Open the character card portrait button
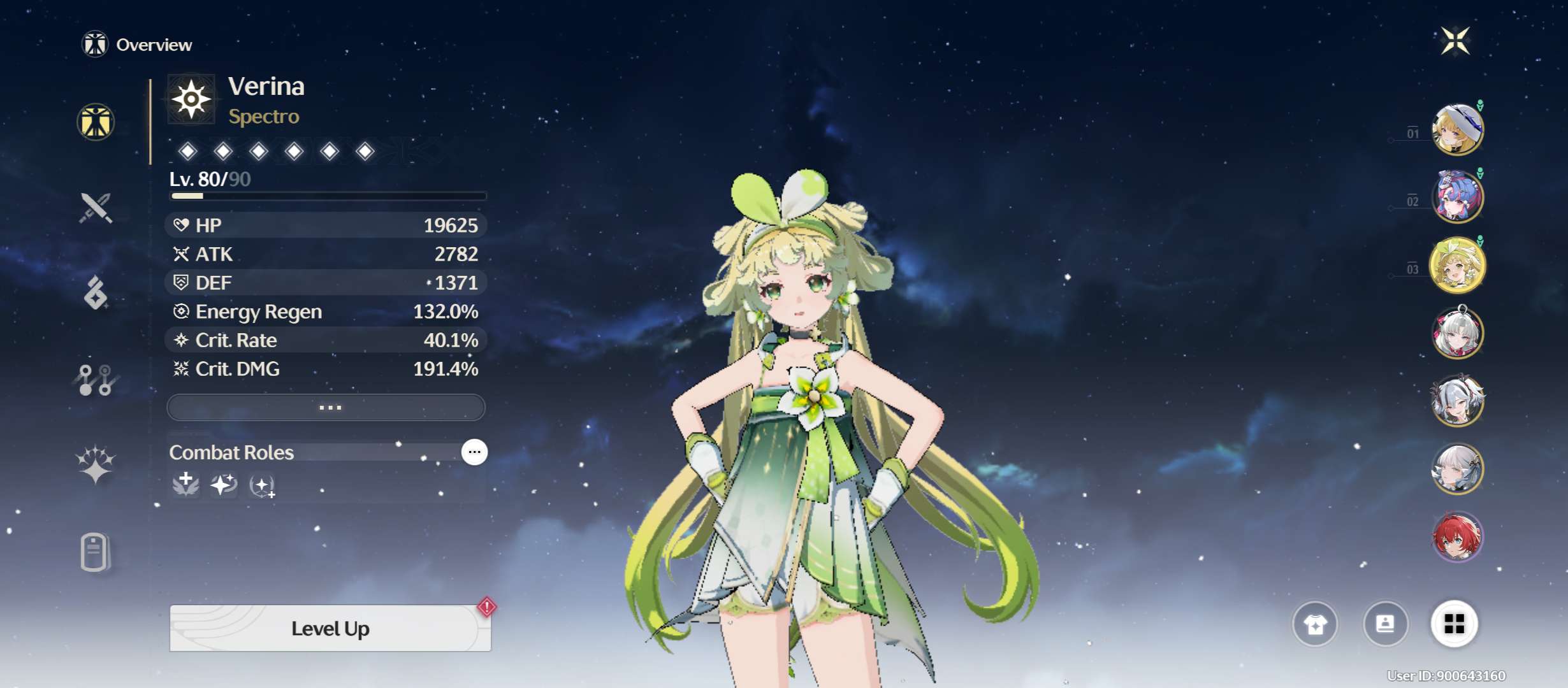 click(1385, 624)
